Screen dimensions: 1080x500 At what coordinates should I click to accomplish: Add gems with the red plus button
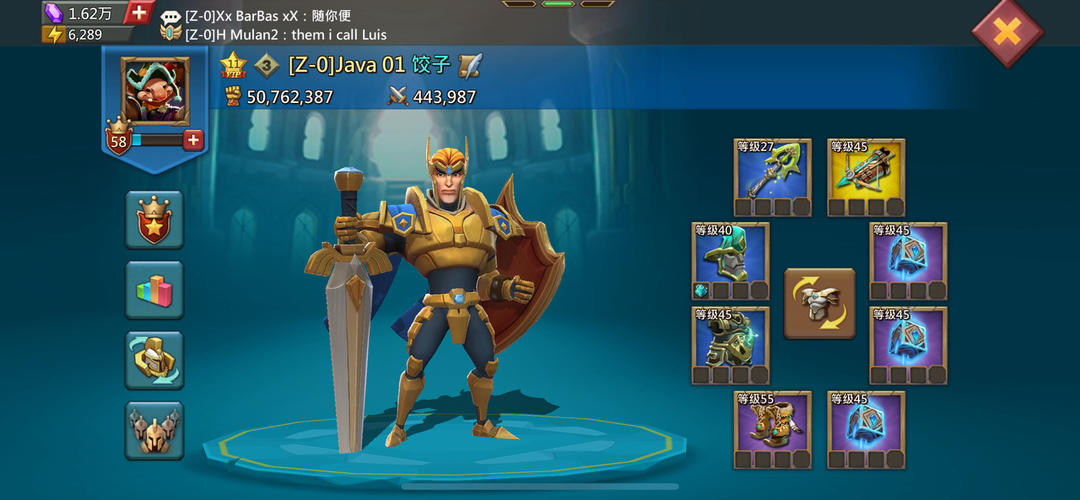click(x=139, y=13)
